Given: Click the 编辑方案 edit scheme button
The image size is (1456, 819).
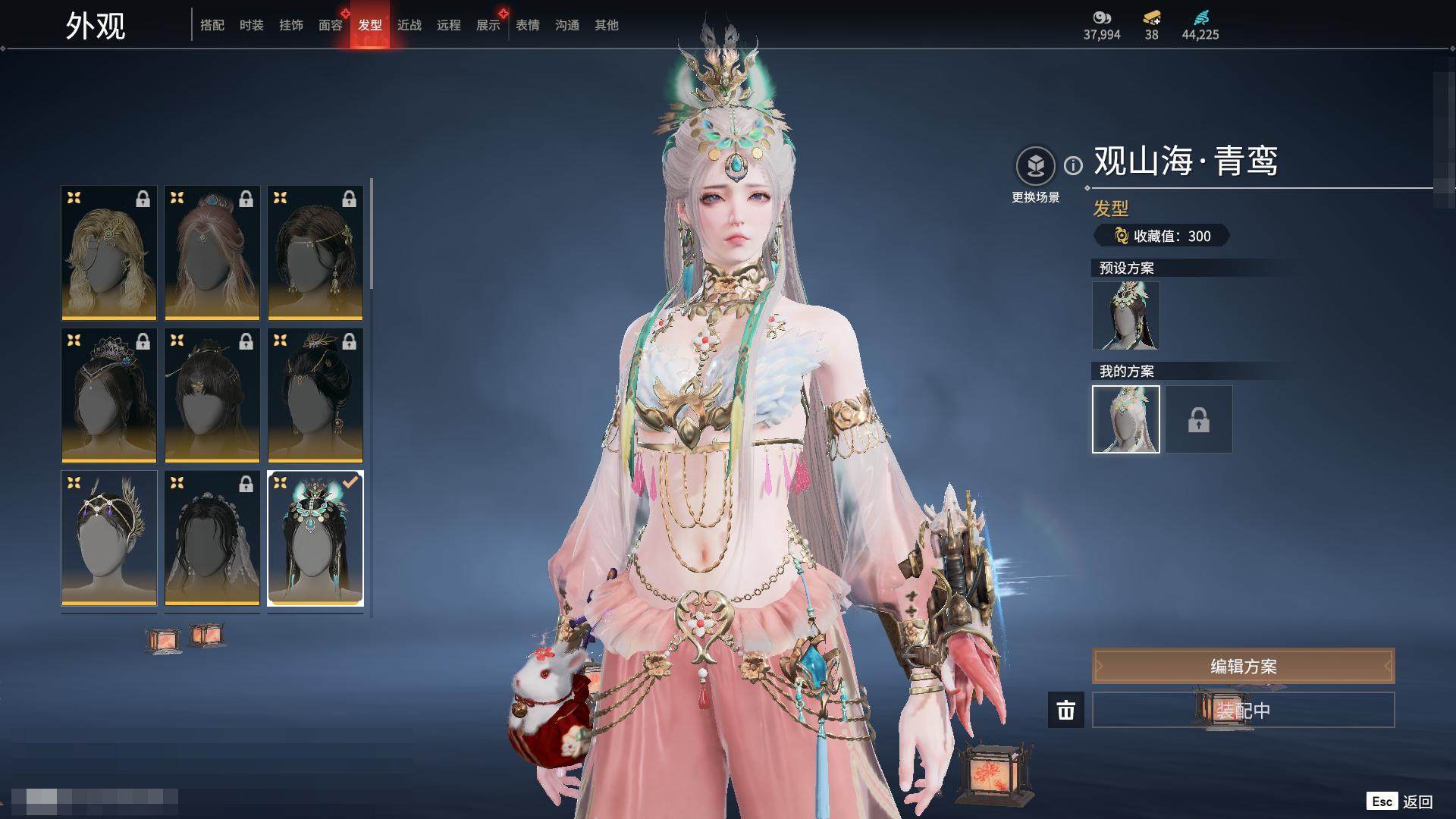Looking at the screenshot, I should point(1243,666).
